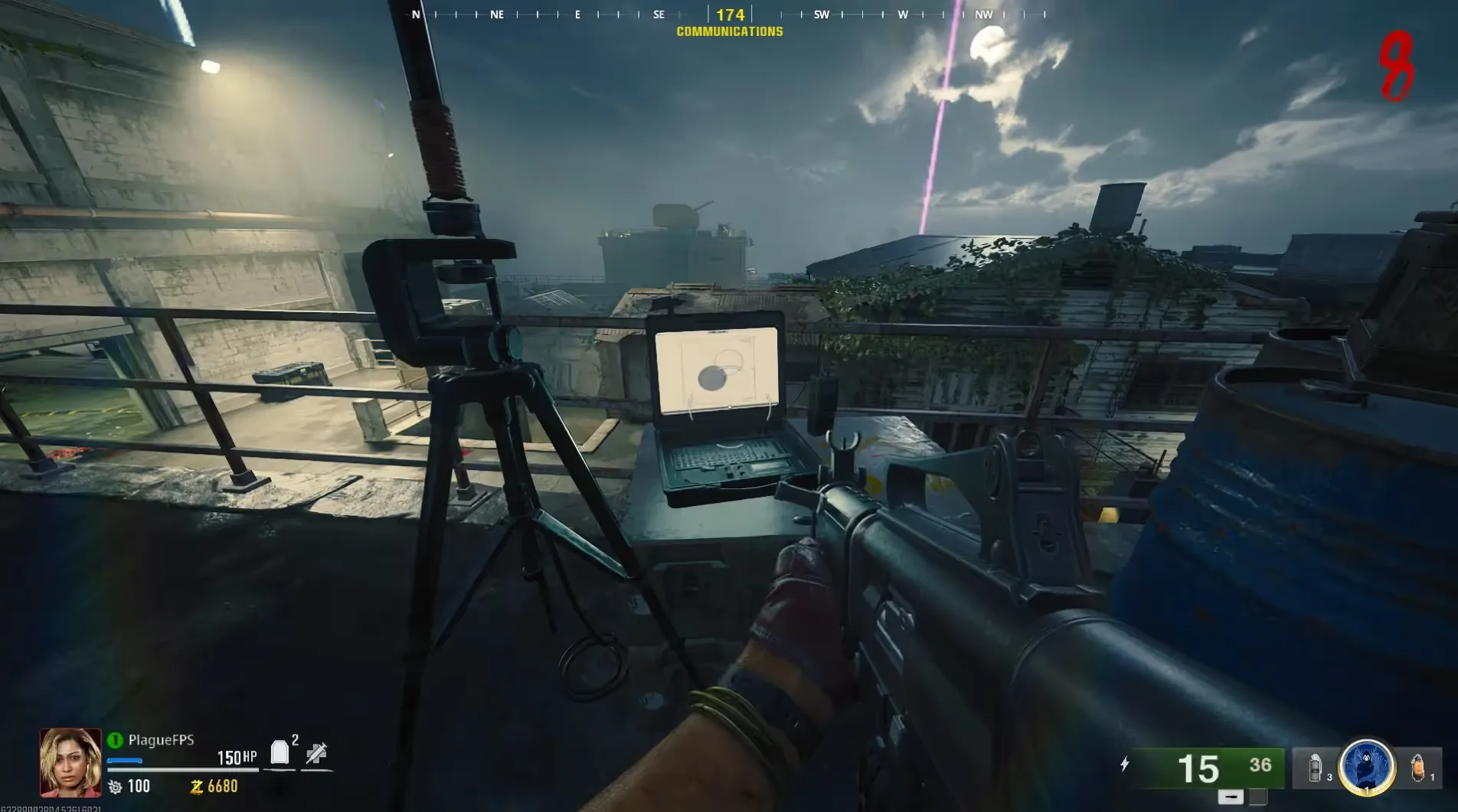The width and height of the screenshot is (1458, 812).
Task: Click the active weapon slot indicator
Action: [1230, 797]
